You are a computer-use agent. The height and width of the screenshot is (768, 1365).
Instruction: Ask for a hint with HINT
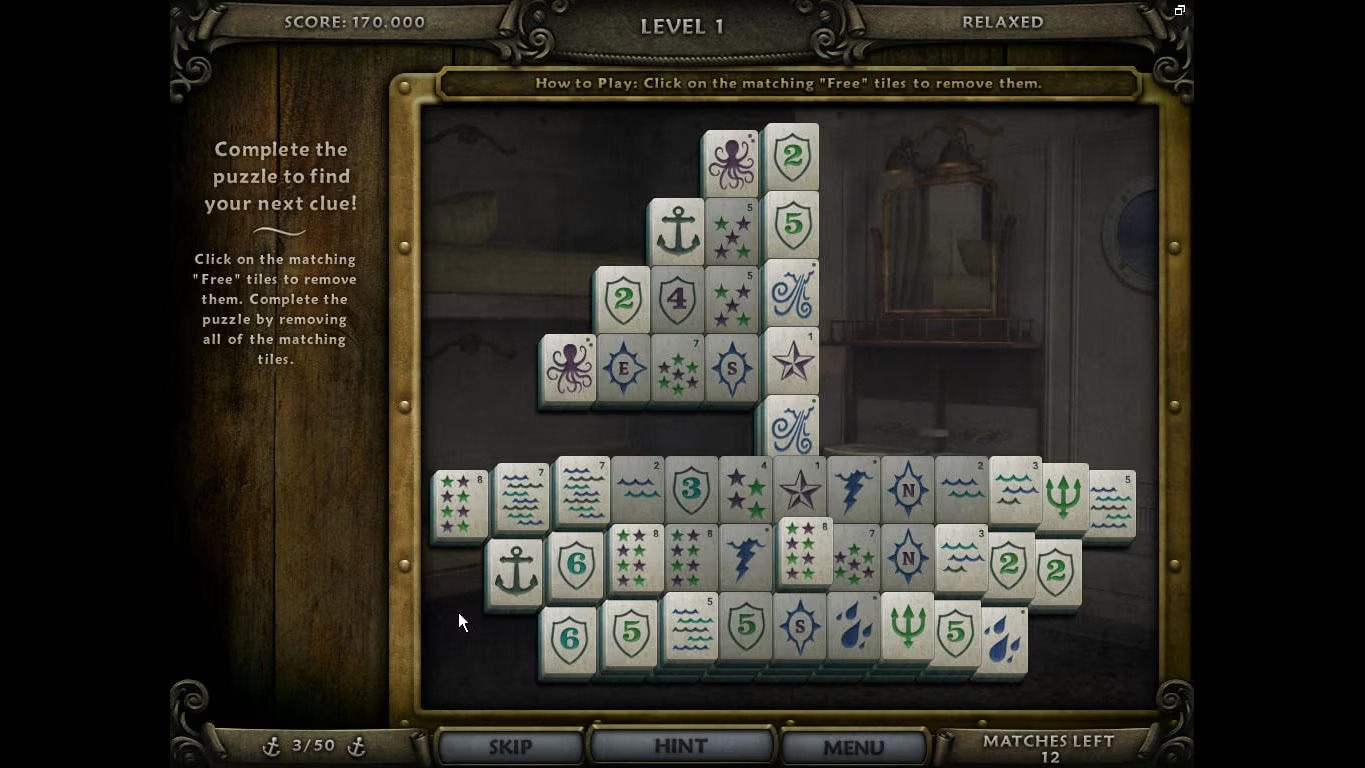pyautogui.click(x=681, y=746)
